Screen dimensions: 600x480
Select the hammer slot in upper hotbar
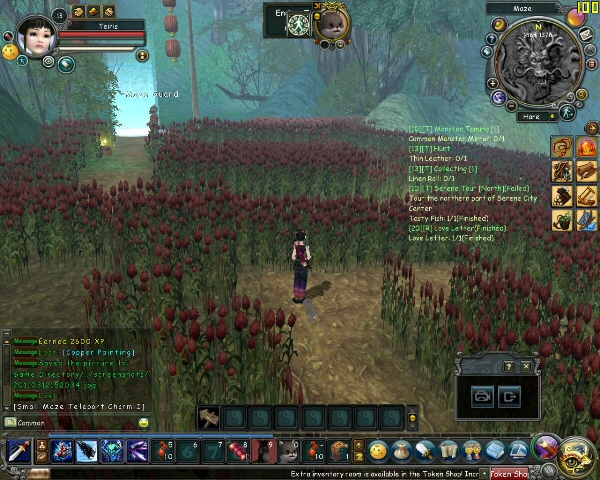[x=210, y=417]
